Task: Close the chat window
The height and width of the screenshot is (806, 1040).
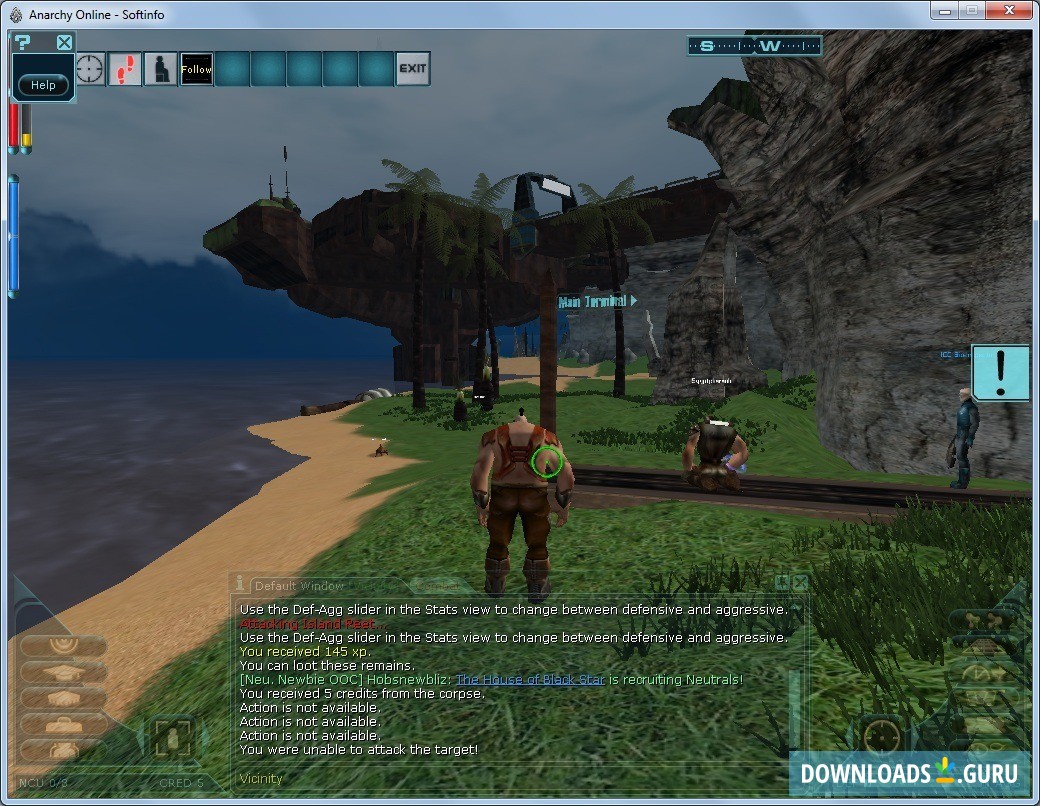Action: 800,582
